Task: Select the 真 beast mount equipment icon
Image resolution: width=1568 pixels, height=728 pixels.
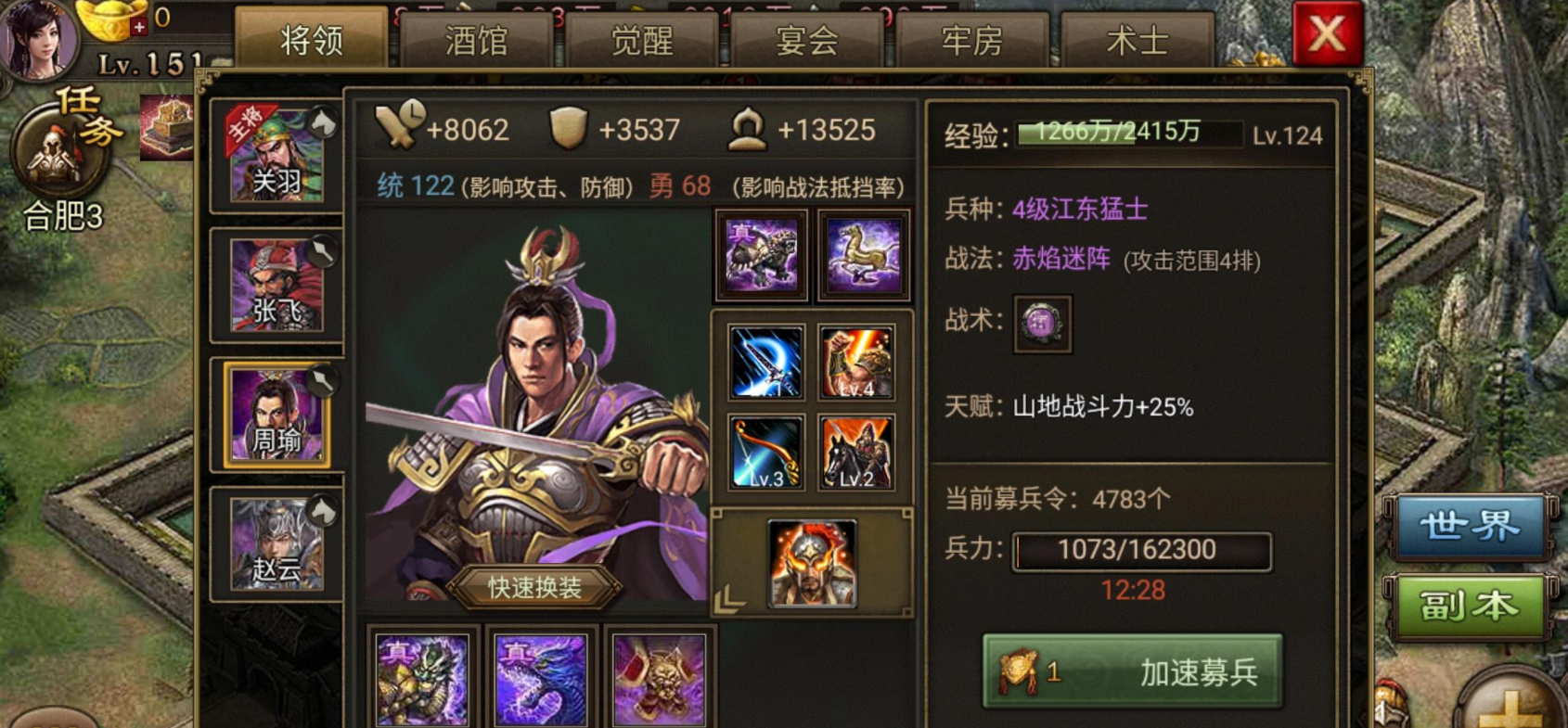Action: [761, 254]
